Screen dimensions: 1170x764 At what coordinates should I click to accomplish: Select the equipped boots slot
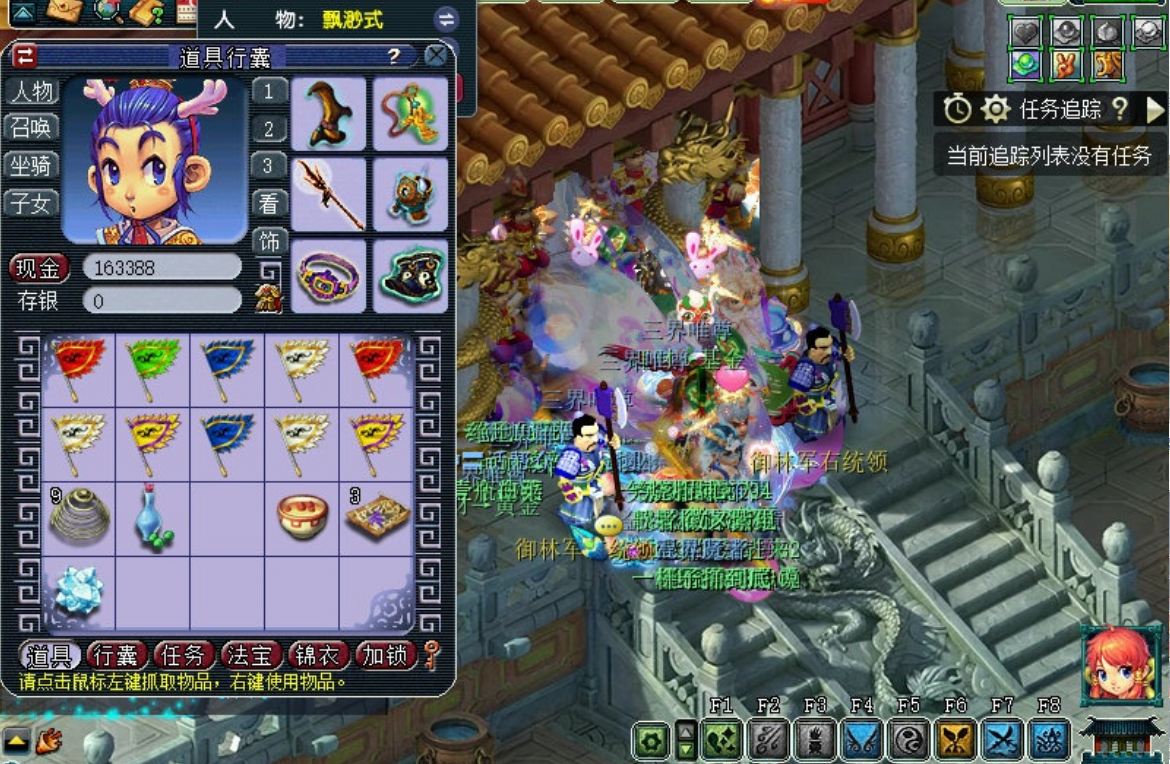329,113
